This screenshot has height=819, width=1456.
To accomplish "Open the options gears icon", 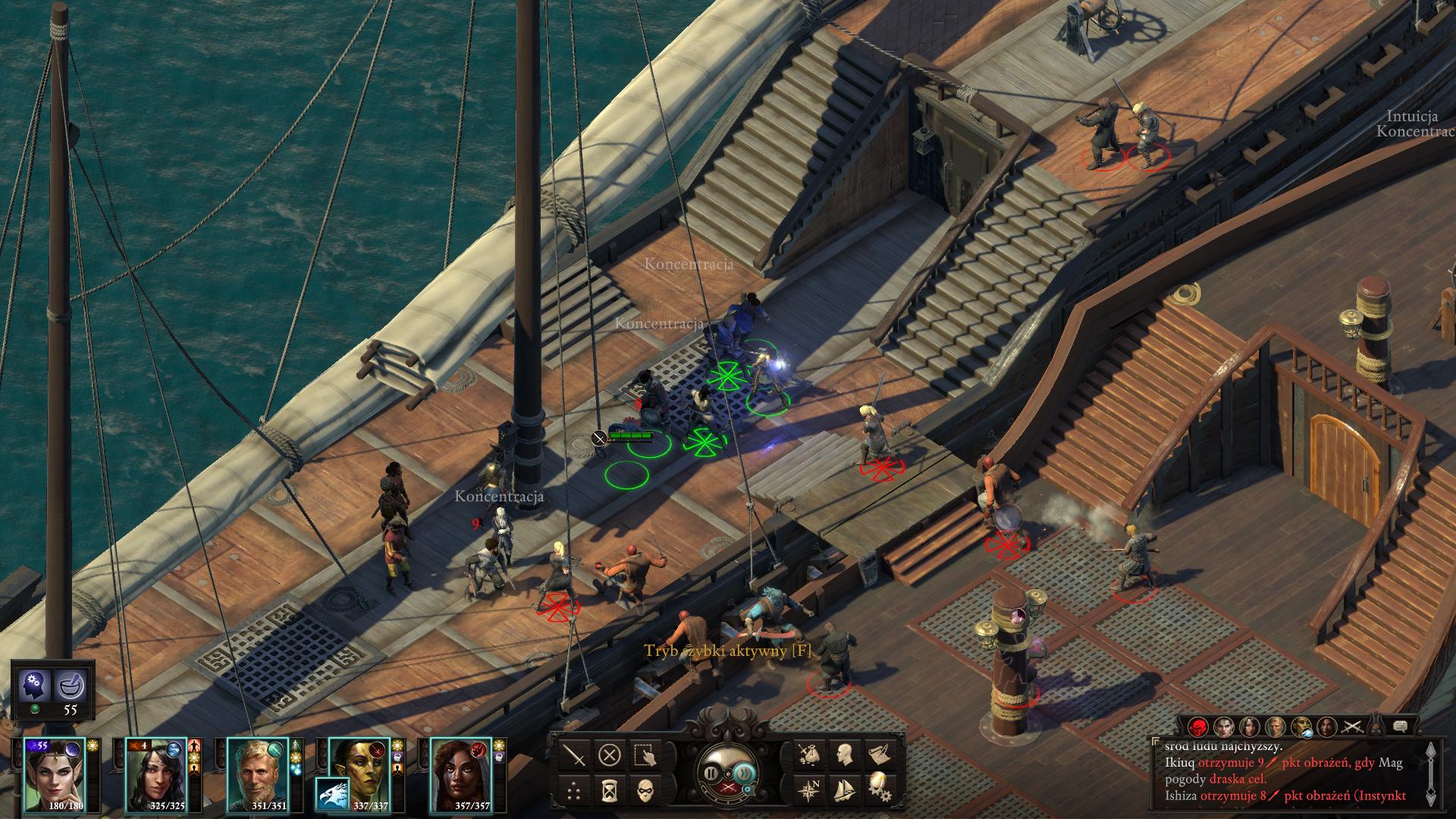I will [878, 789].
